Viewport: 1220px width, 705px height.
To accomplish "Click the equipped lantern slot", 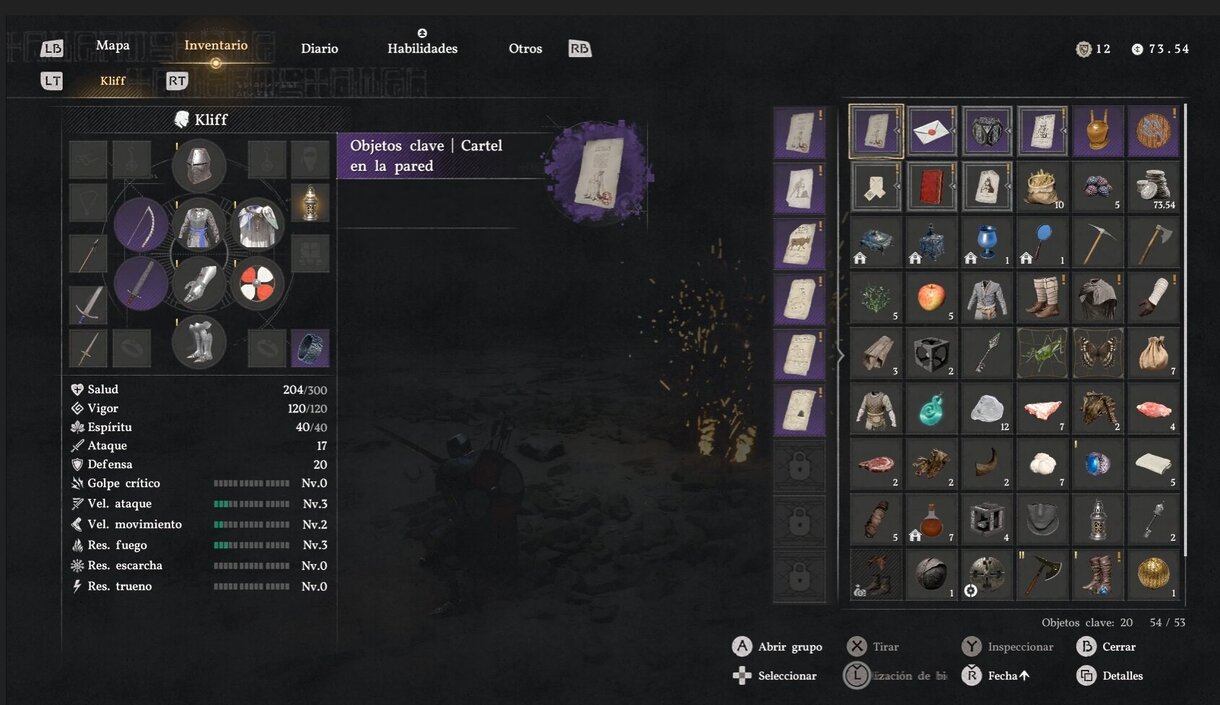I will click(x=310, y=202).
